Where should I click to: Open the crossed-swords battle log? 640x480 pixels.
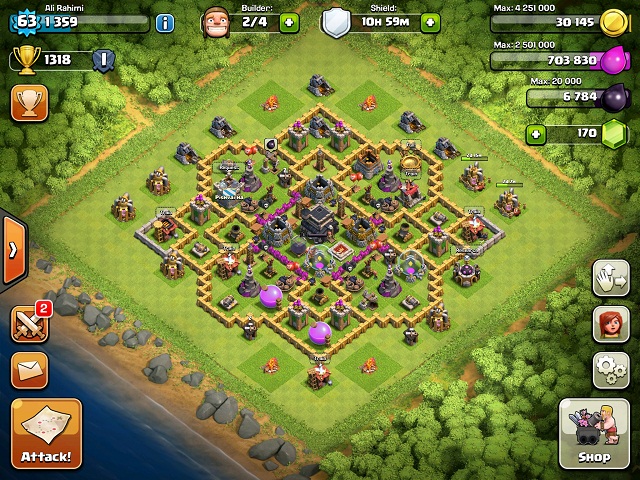(x=28, y=324)
